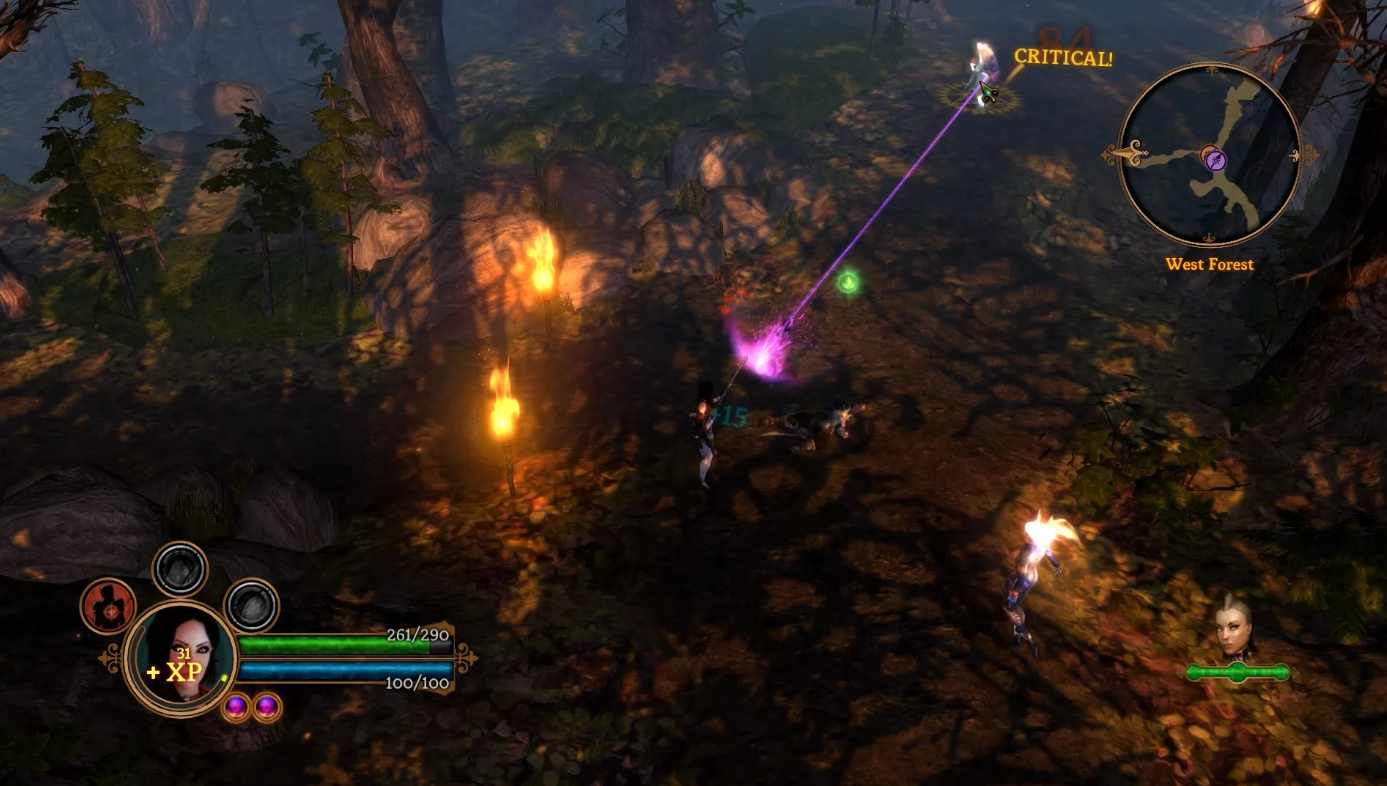Select the upper empty ability orb
This screenshot has width=1387, height=786.
tap(179, 568)
